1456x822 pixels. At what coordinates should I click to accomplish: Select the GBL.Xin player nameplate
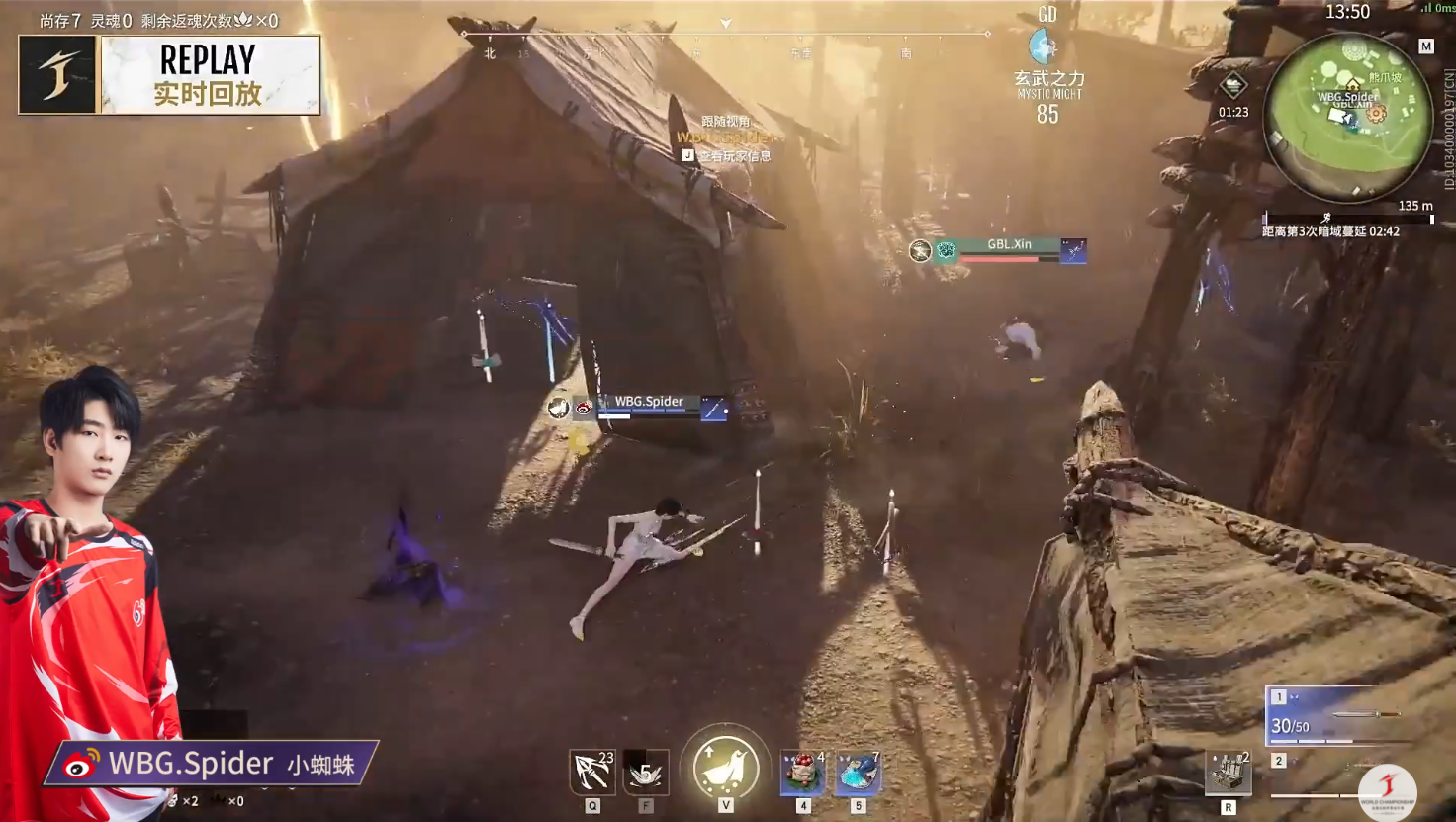1009,249
